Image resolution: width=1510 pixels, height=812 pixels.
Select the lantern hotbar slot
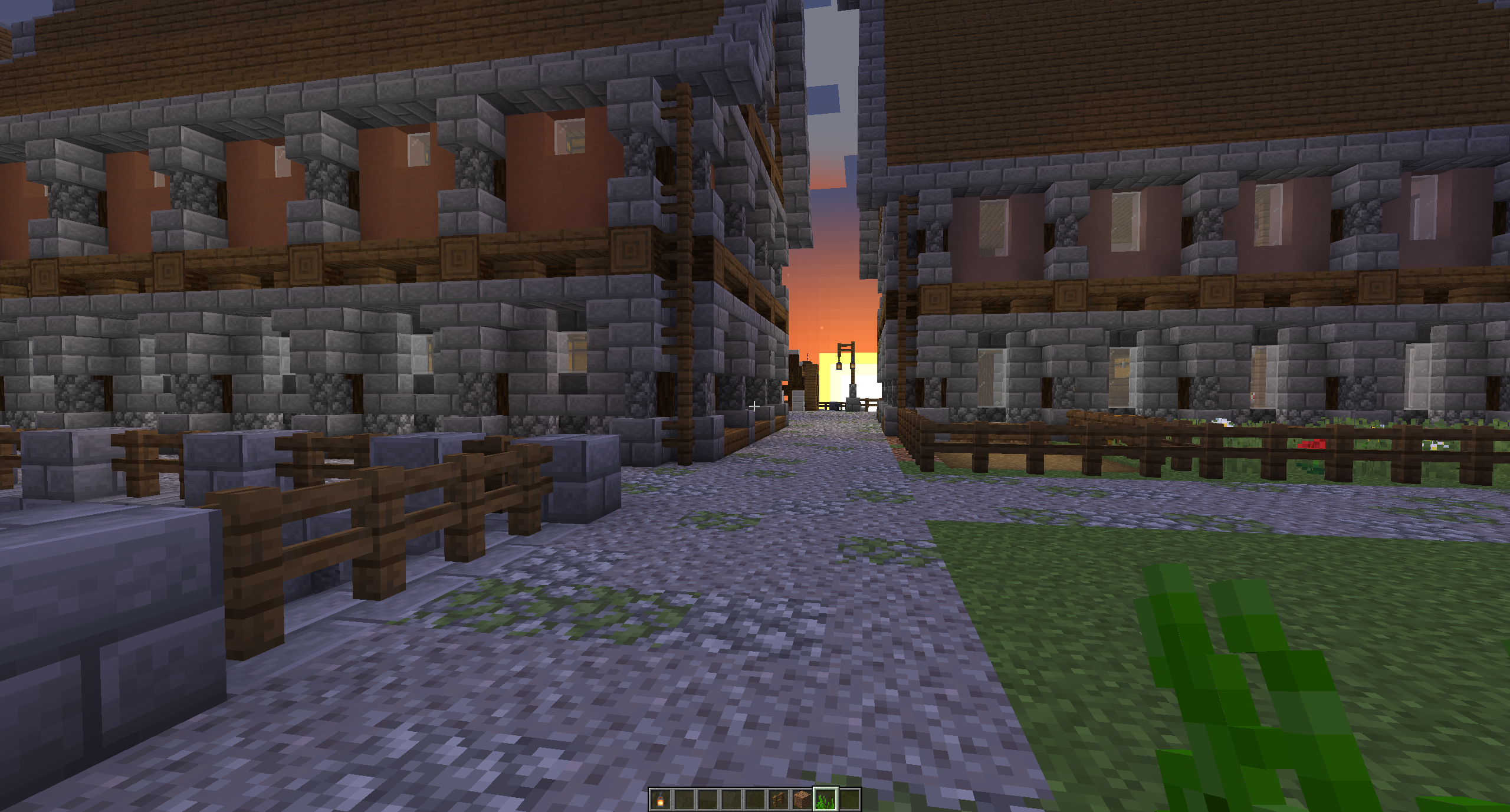click(661, 800)
